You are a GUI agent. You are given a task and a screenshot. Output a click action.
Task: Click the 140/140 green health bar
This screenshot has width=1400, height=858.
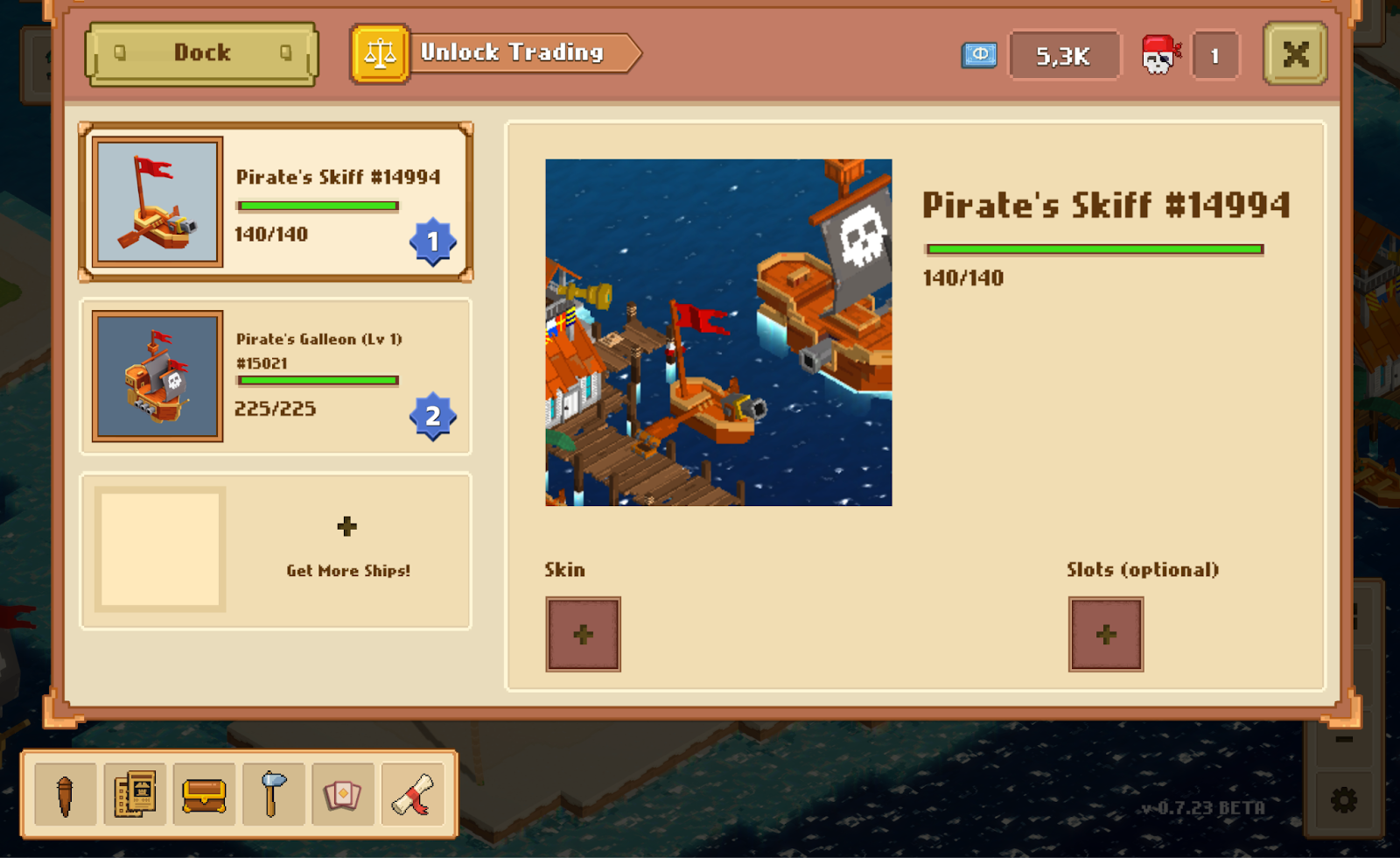tap(1093, 249)
